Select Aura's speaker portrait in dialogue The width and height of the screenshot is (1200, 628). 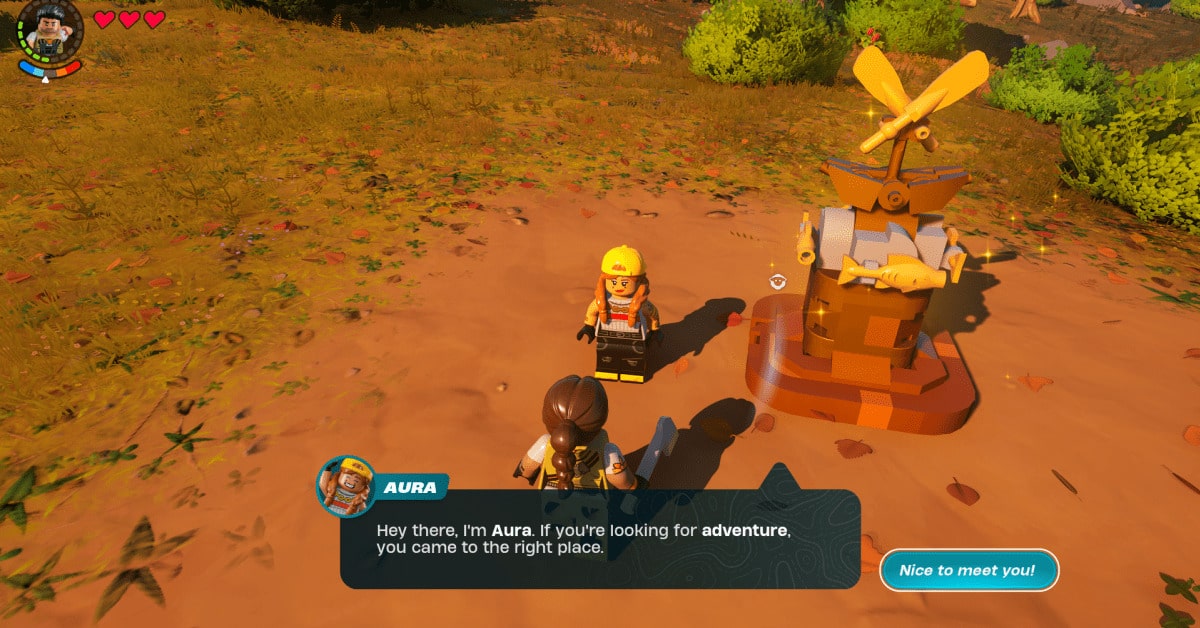point(346,486)
